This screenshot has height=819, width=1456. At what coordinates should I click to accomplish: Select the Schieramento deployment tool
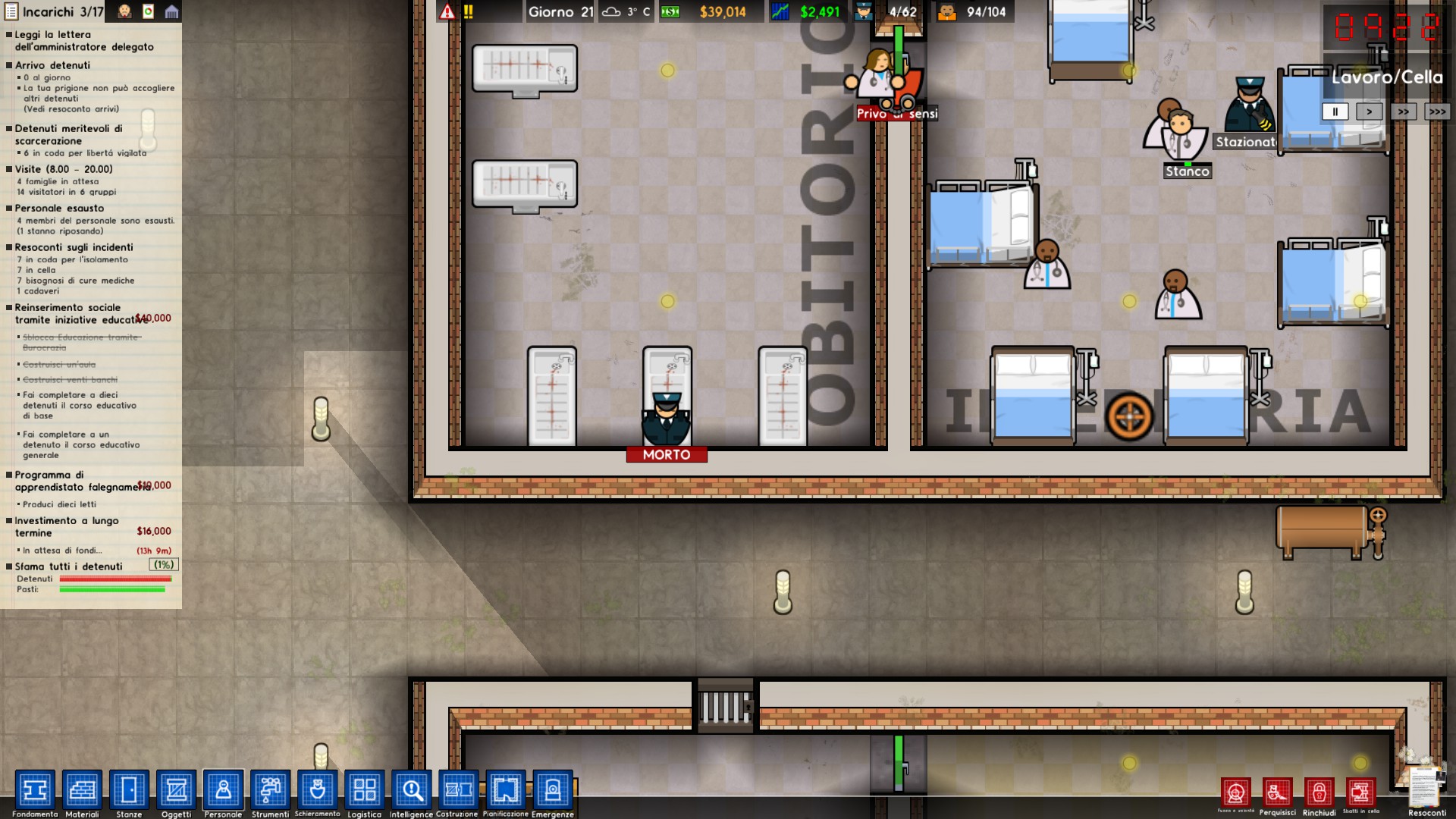pos(318,791)
